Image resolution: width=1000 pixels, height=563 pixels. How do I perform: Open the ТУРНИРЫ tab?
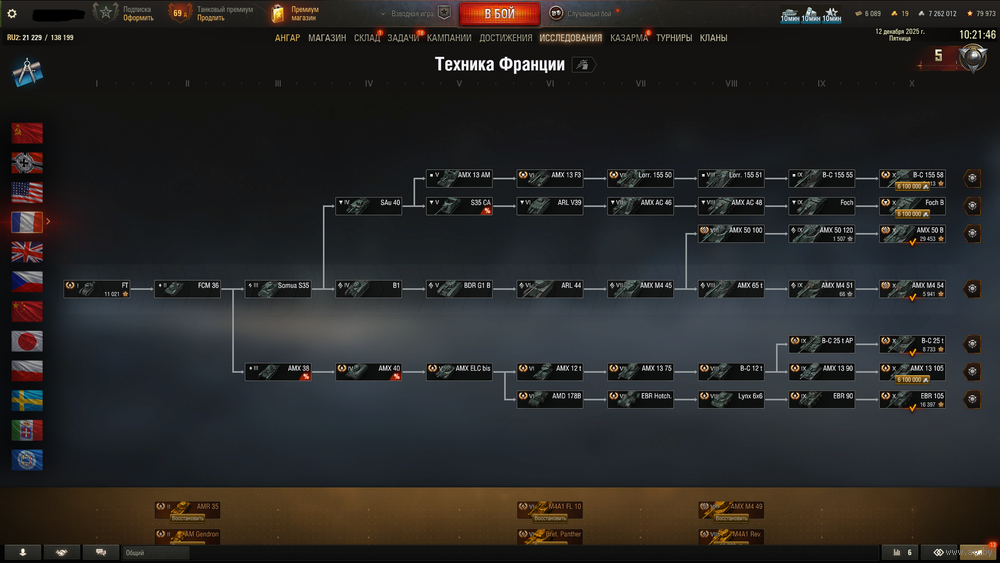pyautogui.click(x=674, y=38)
